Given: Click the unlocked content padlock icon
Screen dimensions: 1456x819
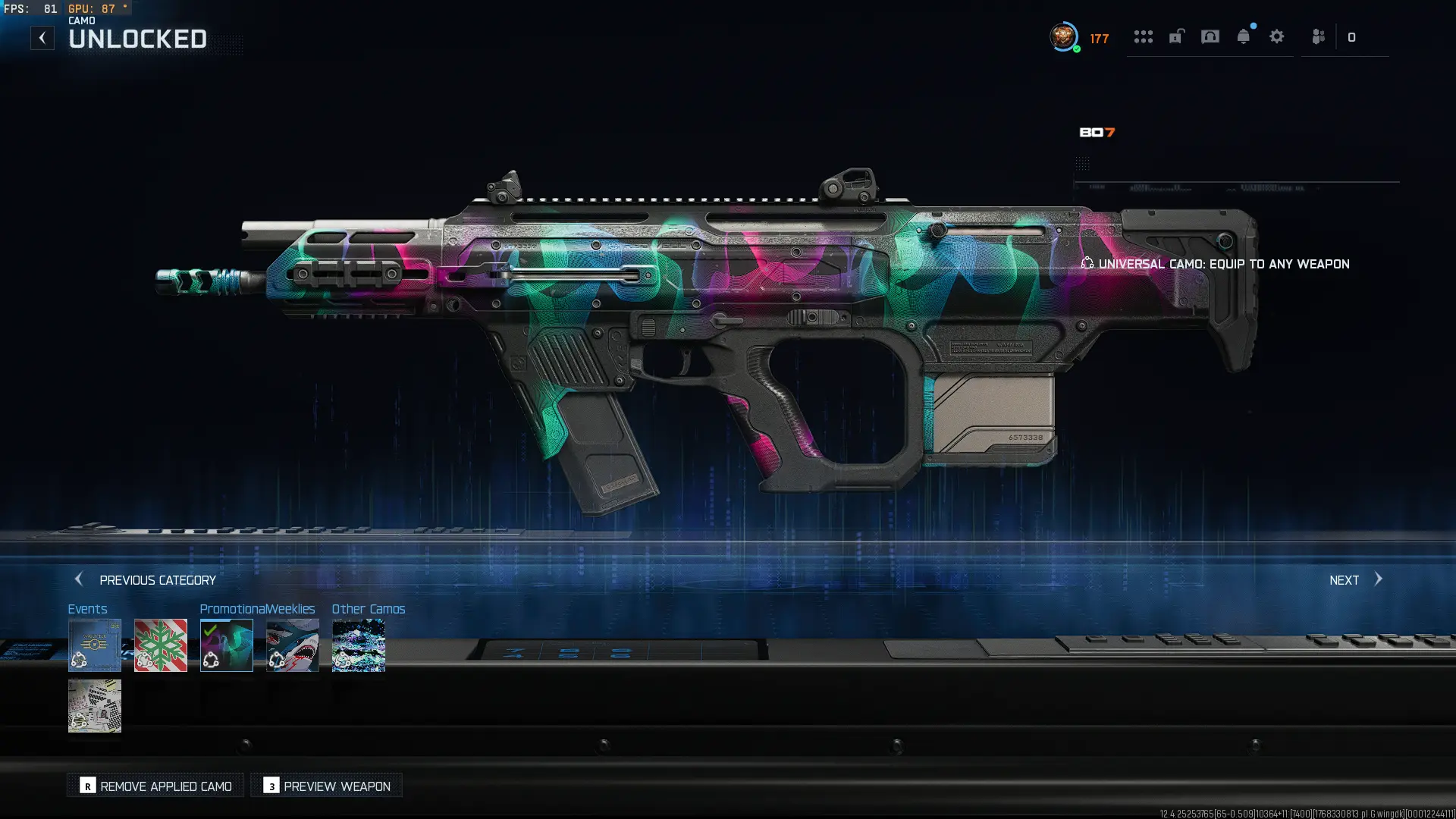Looking at the screenshot, I should tap(1176, 36).
